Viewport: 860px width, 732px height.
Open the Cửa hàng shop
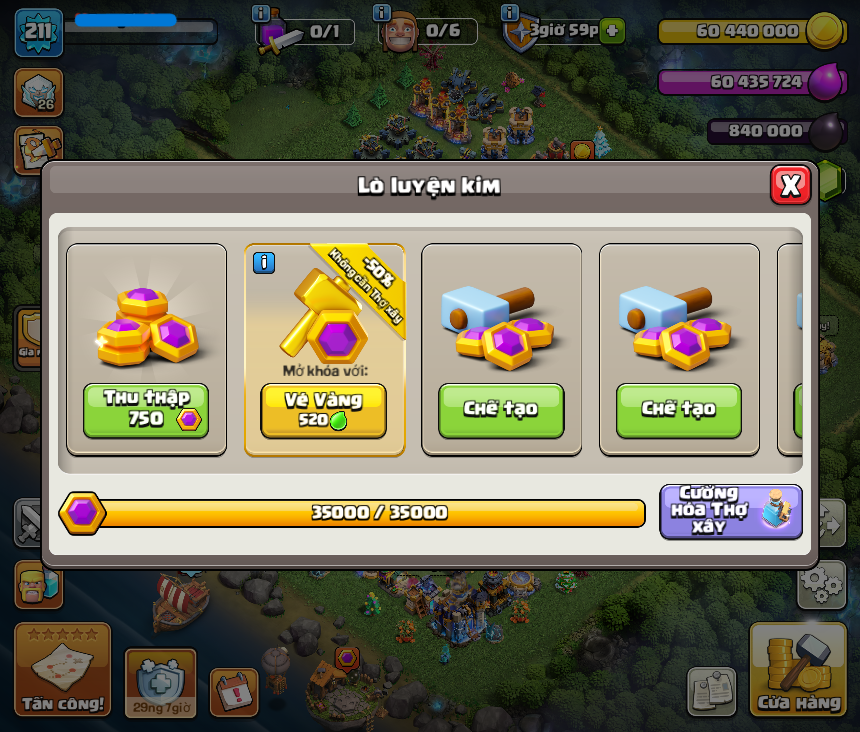798,671
